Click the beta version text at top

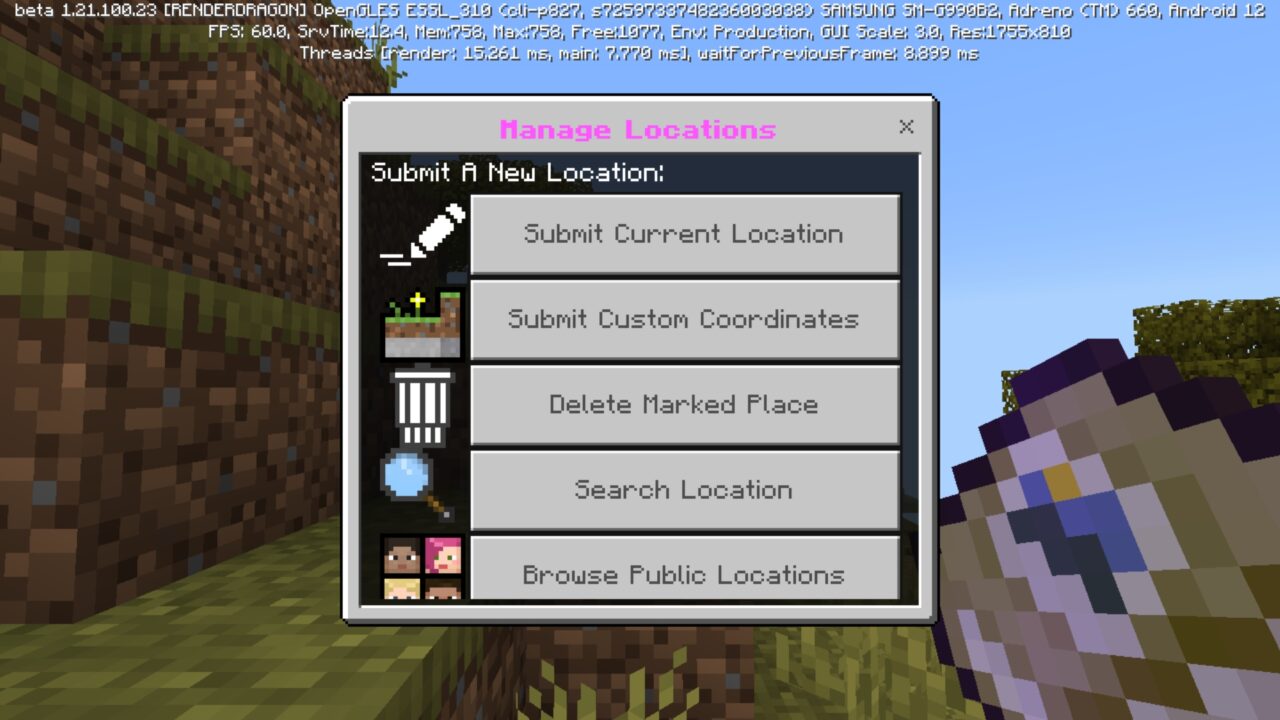640,13
